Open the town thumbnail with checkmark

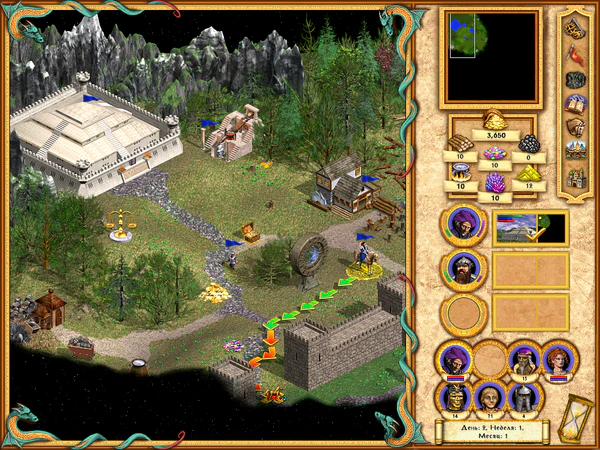(530, 228)
